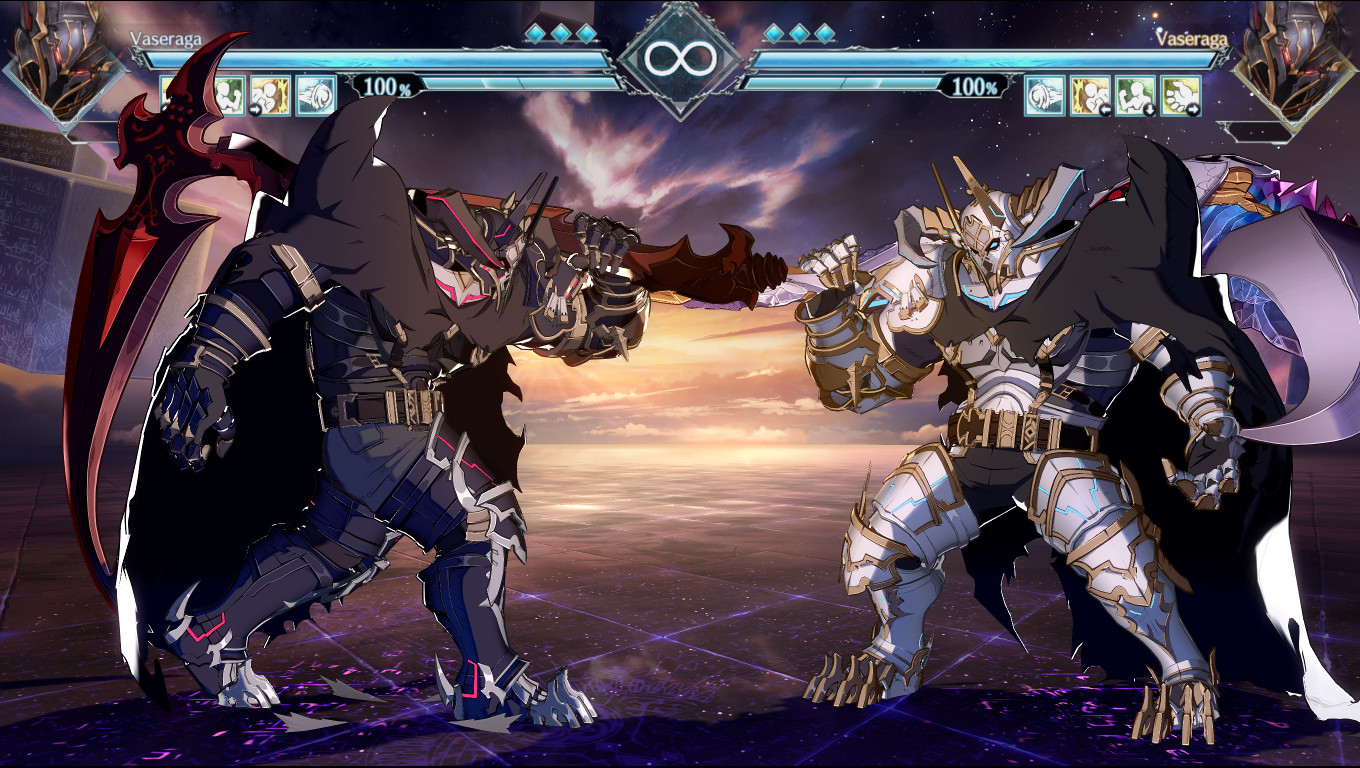Screen dimensions: 1360x768
Task: Click the yellow strike skill icon with left arrow
Action: click(1090, 95)
